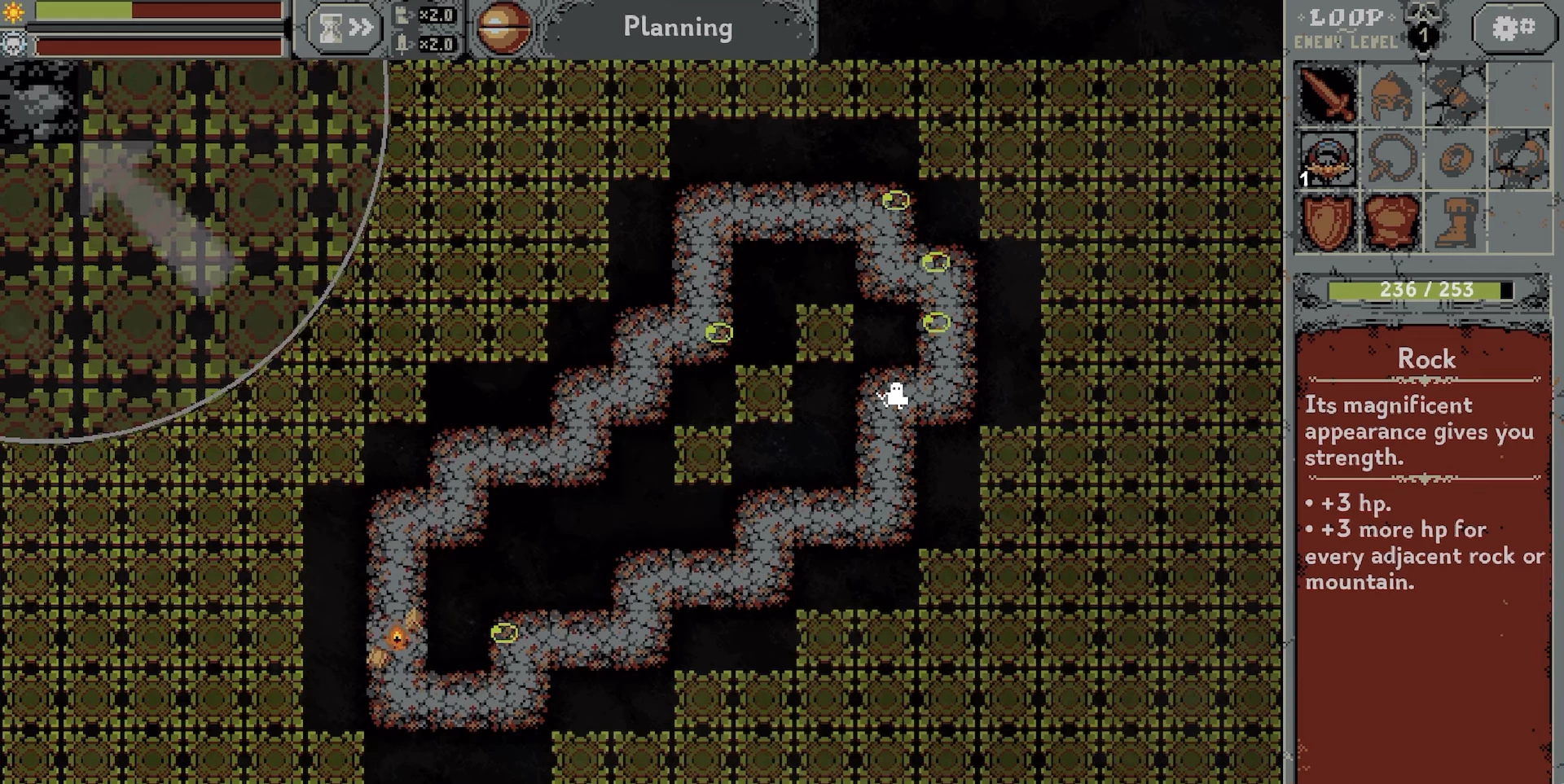Select the red chest armor slot

click(x=1391, y=222)
